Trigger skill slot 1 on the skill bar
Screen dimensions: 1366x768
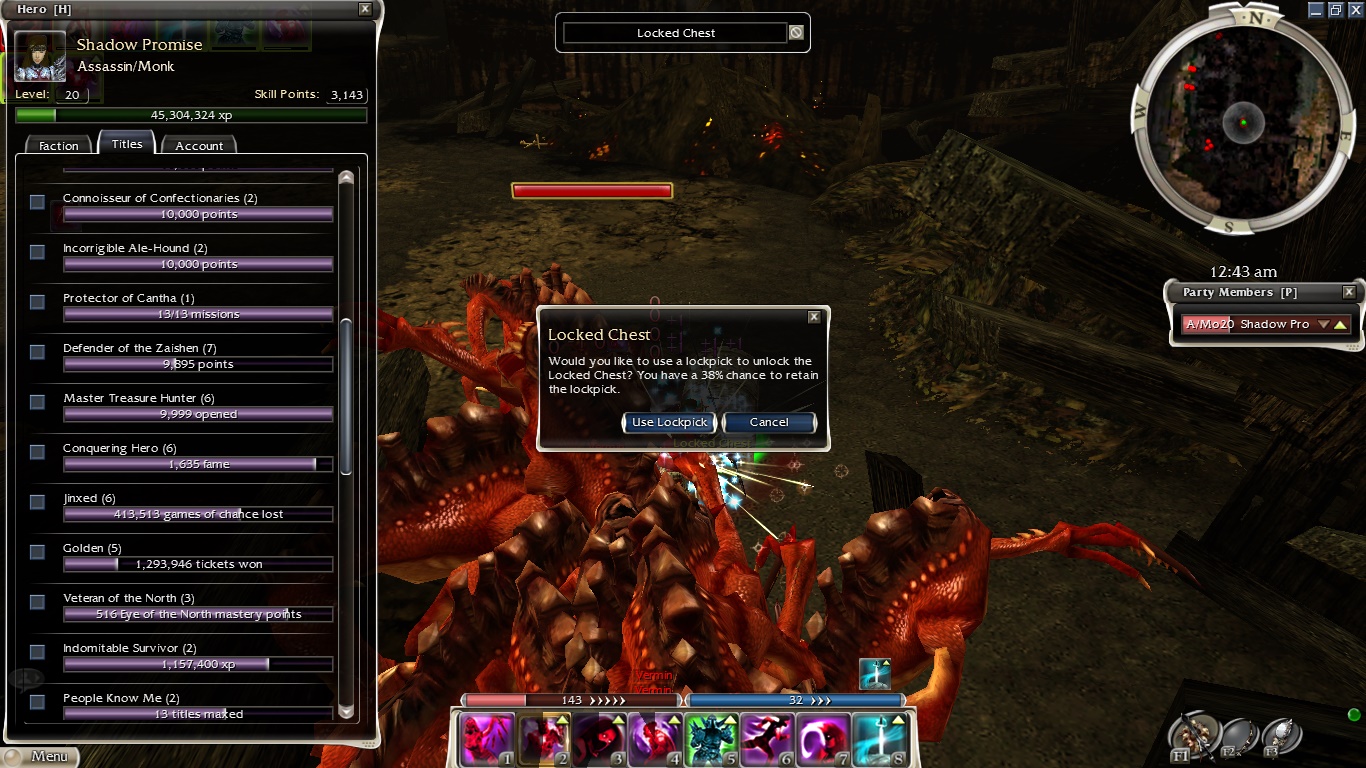(487, 740)
